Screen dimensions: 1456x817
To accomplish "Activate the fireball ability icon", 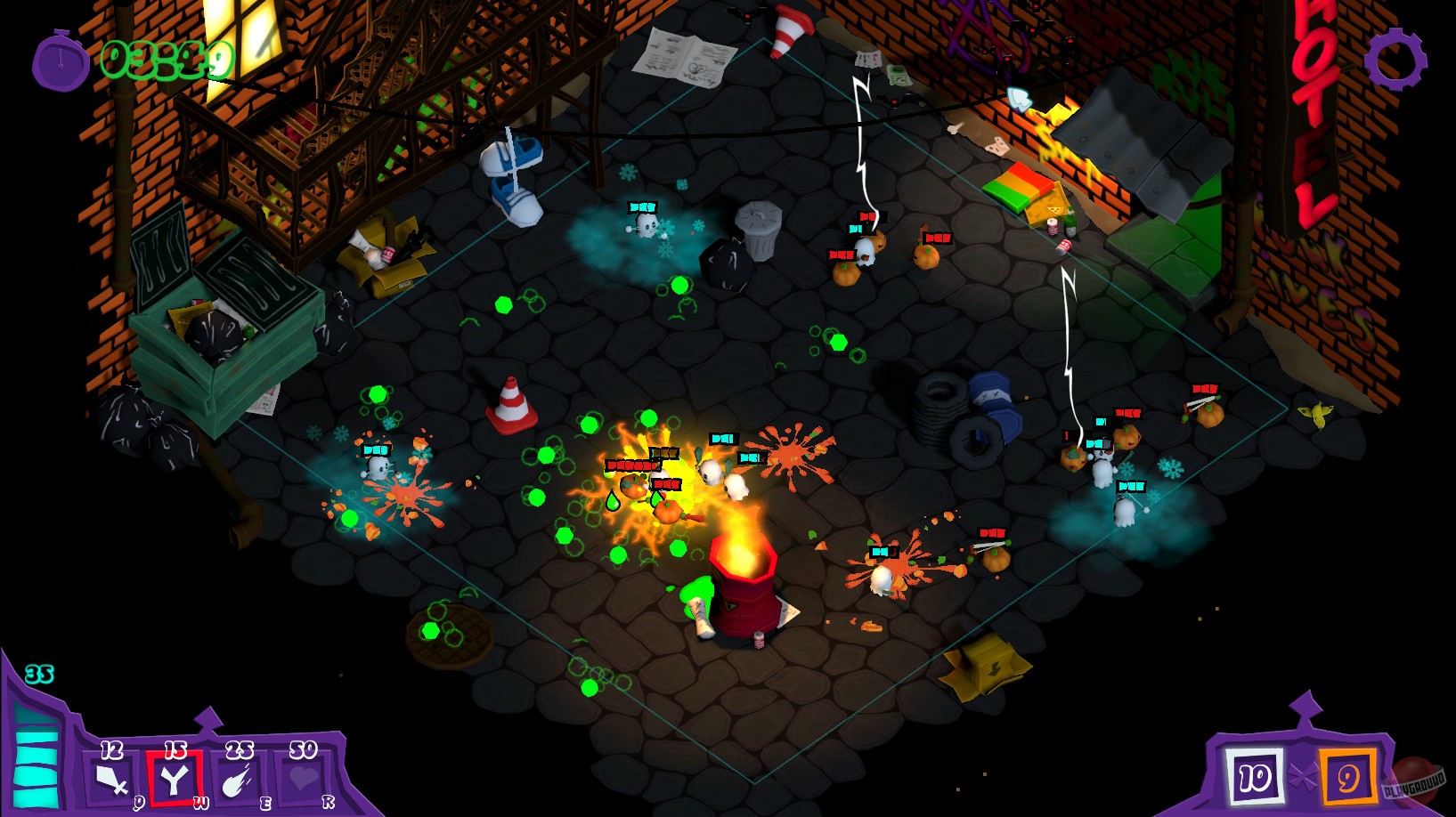I will [x=239, y=780].
